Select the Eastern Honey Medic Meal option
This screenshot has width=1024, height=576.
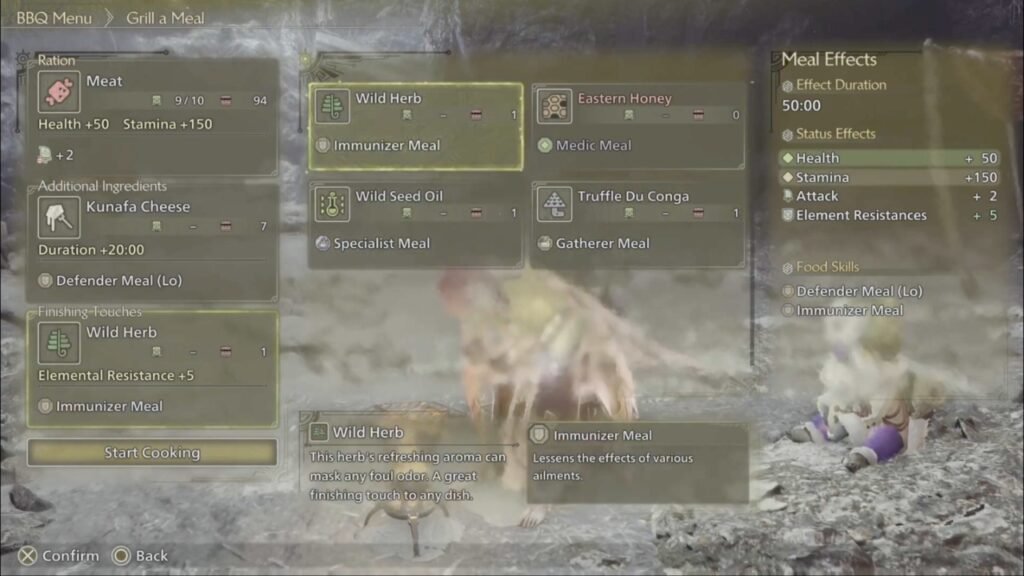point(638,126)
